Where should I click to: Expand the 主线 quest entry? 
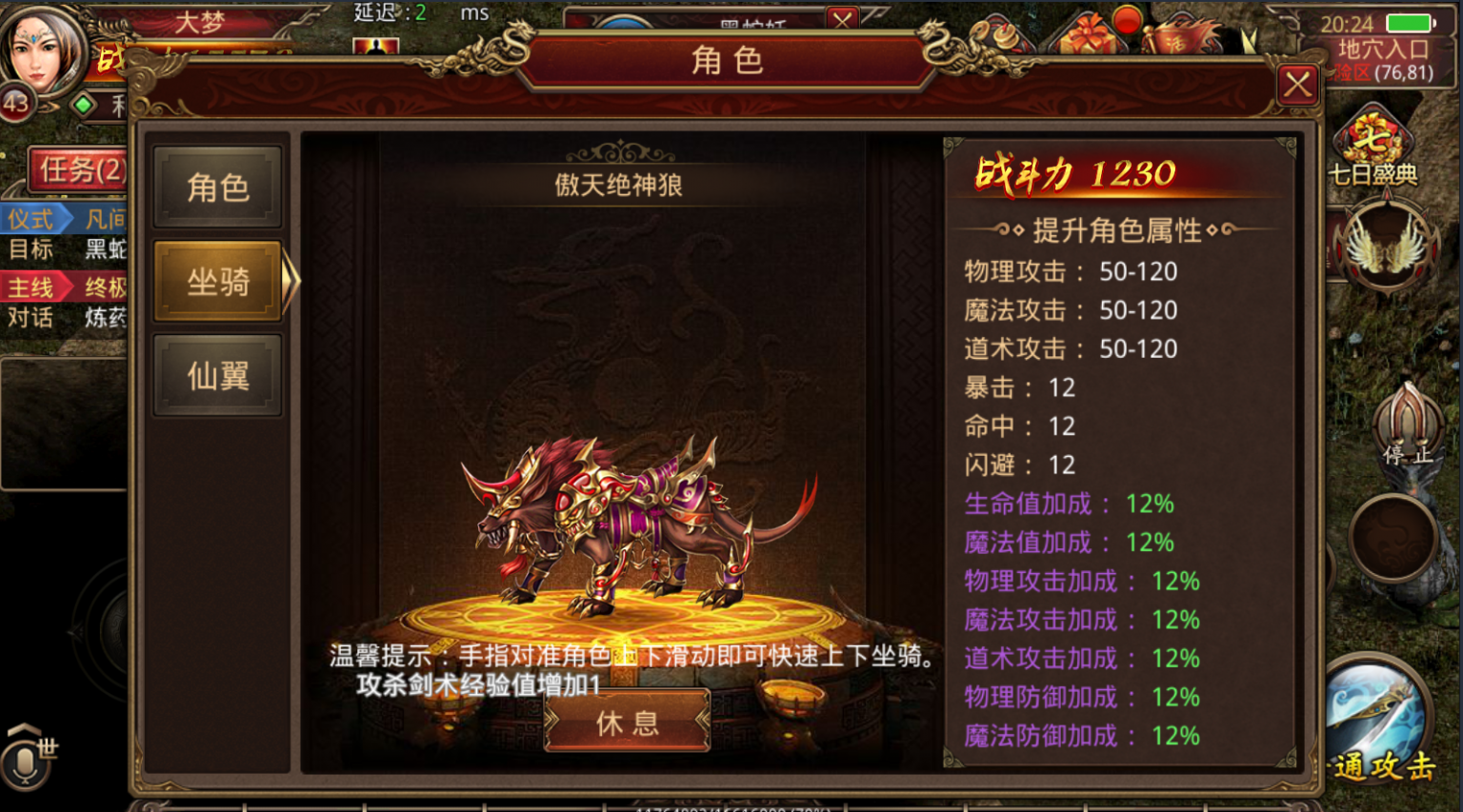tap(32, 287)
